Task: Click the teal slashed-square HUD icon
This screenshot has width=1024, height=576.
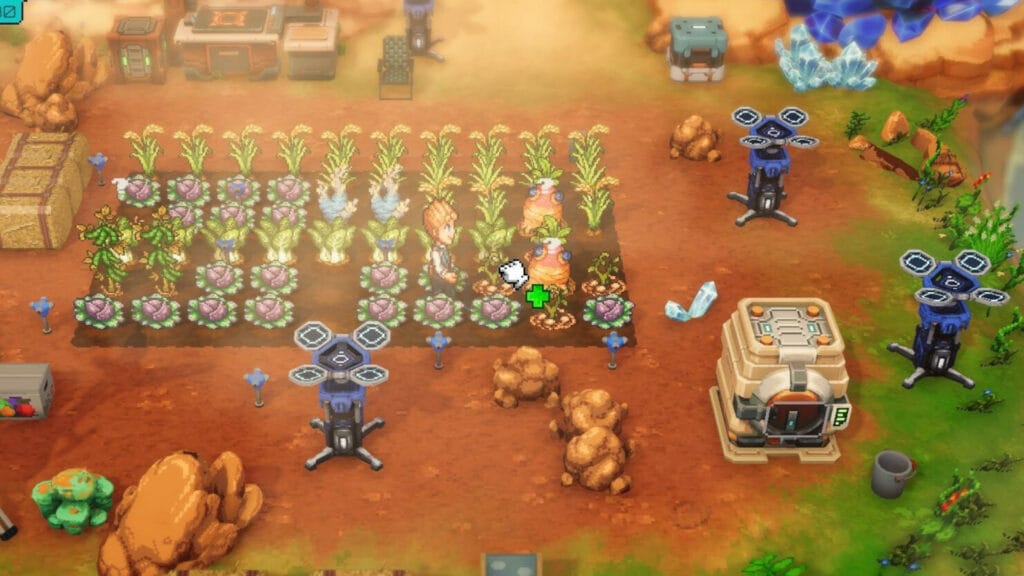Action: tap(11, 11)
